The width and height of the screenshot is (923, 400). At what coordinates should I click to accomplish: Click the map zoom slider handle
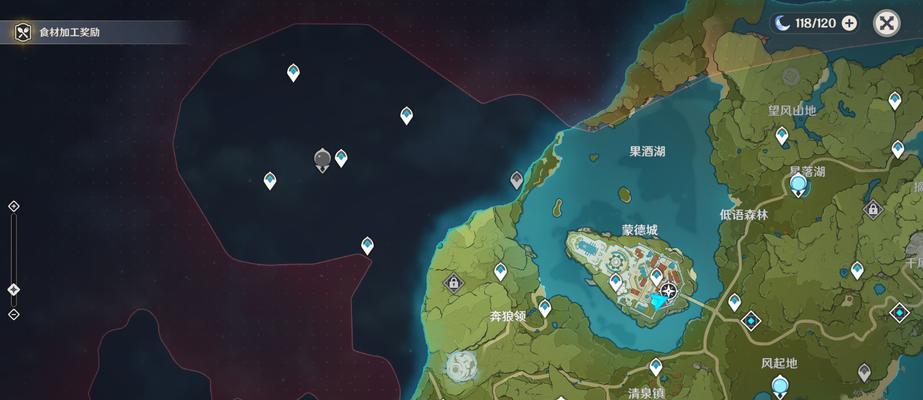(x=13, y=290)
